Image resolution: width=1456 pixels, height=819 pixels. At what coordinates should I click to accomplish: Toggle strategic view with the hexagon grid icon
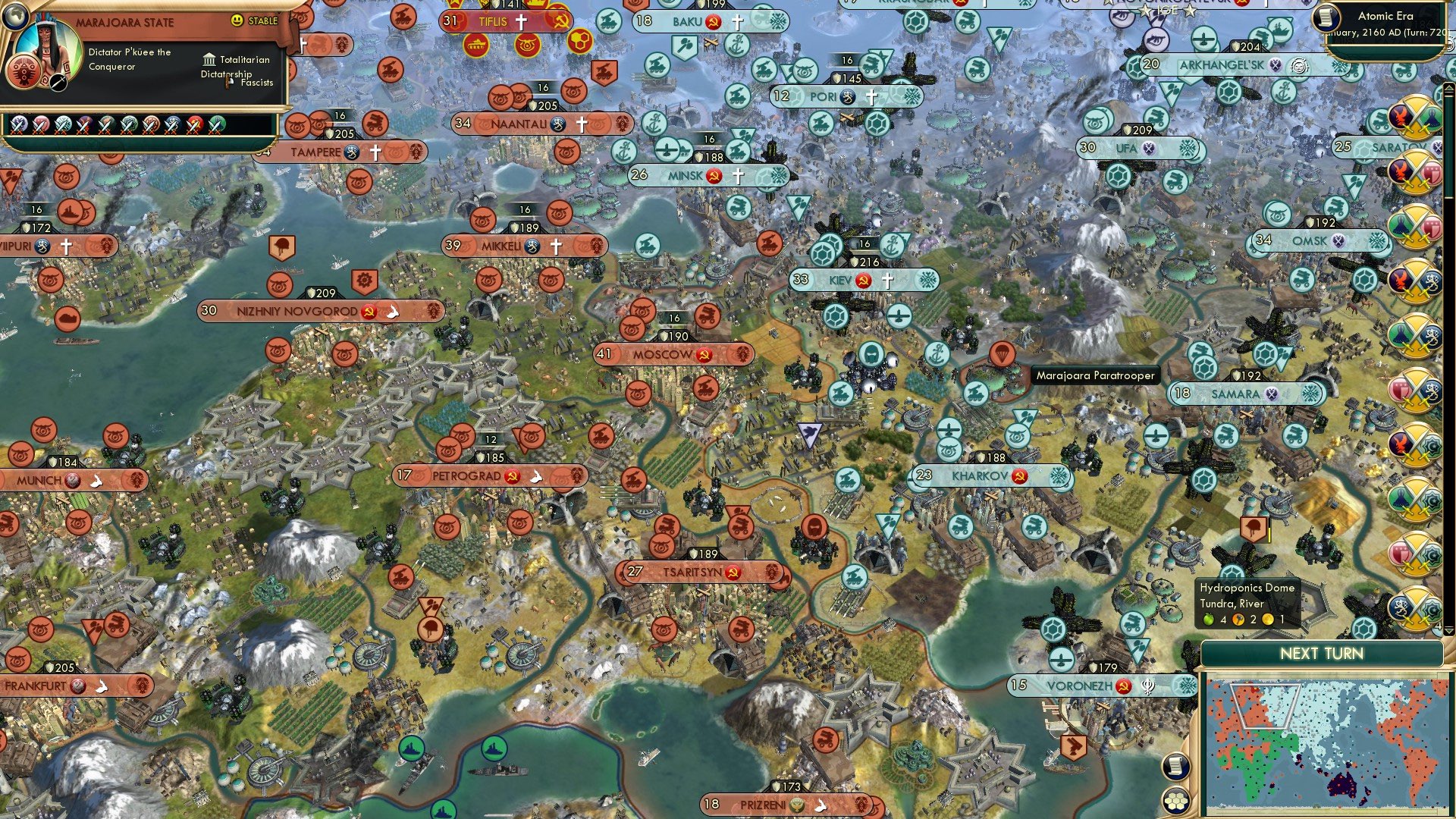1175,801
